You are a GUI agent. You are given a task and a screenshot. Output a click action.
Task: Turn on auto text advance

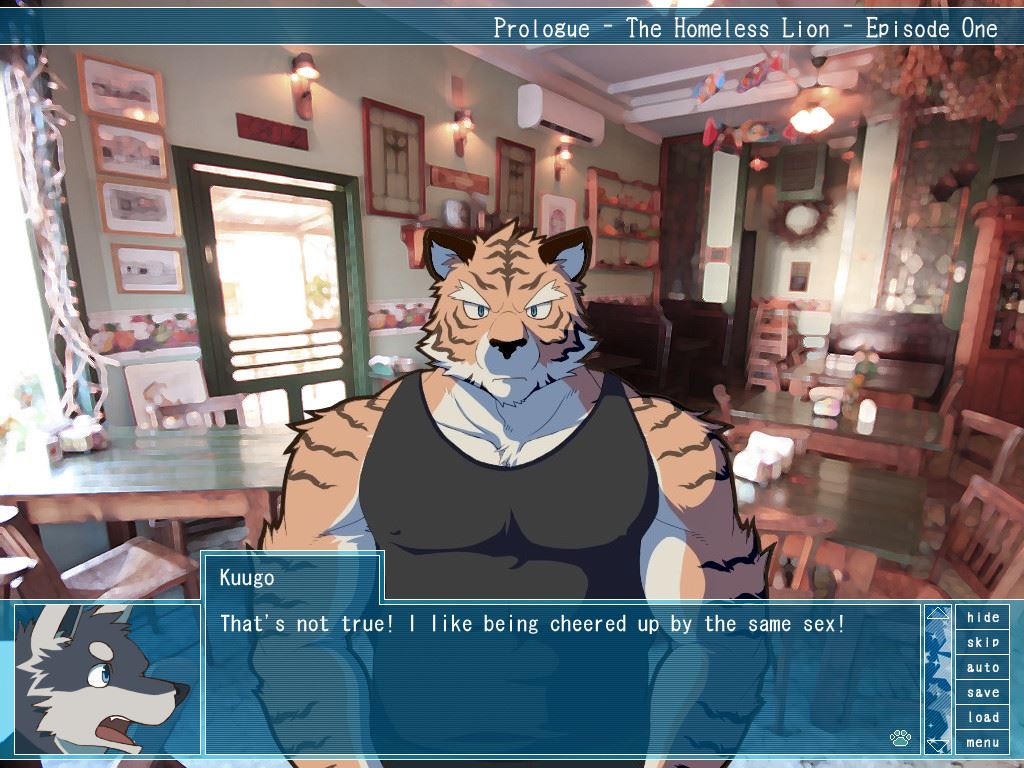pos(982,667)
